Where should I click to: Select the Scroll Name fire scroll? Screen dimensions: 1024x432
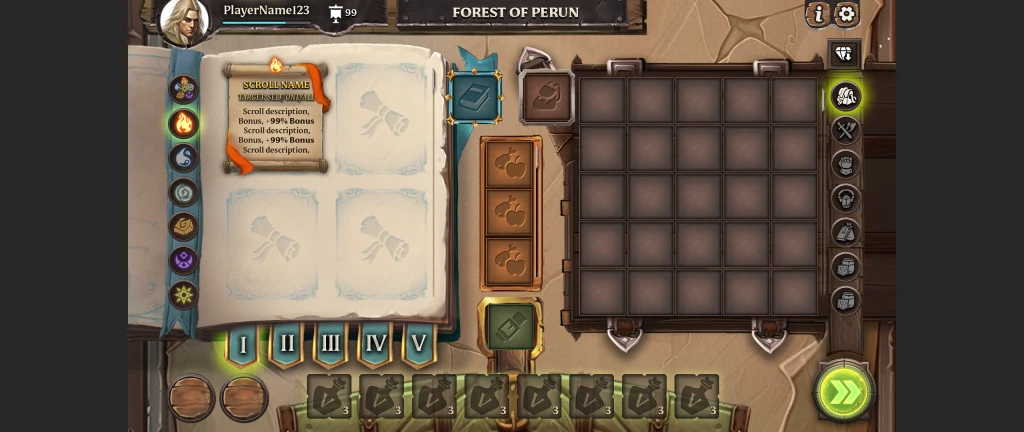(x=276, y=116)
